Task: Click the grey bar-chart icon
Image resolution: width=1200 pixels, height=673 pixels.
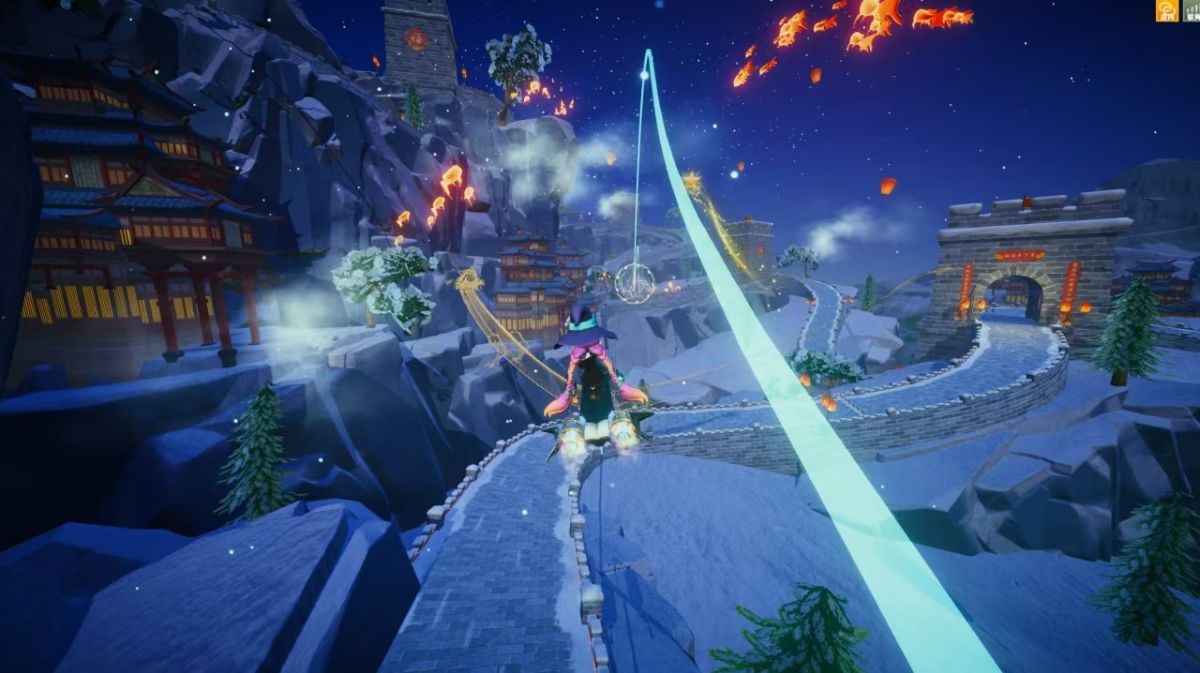Action: pos(1191,11)
